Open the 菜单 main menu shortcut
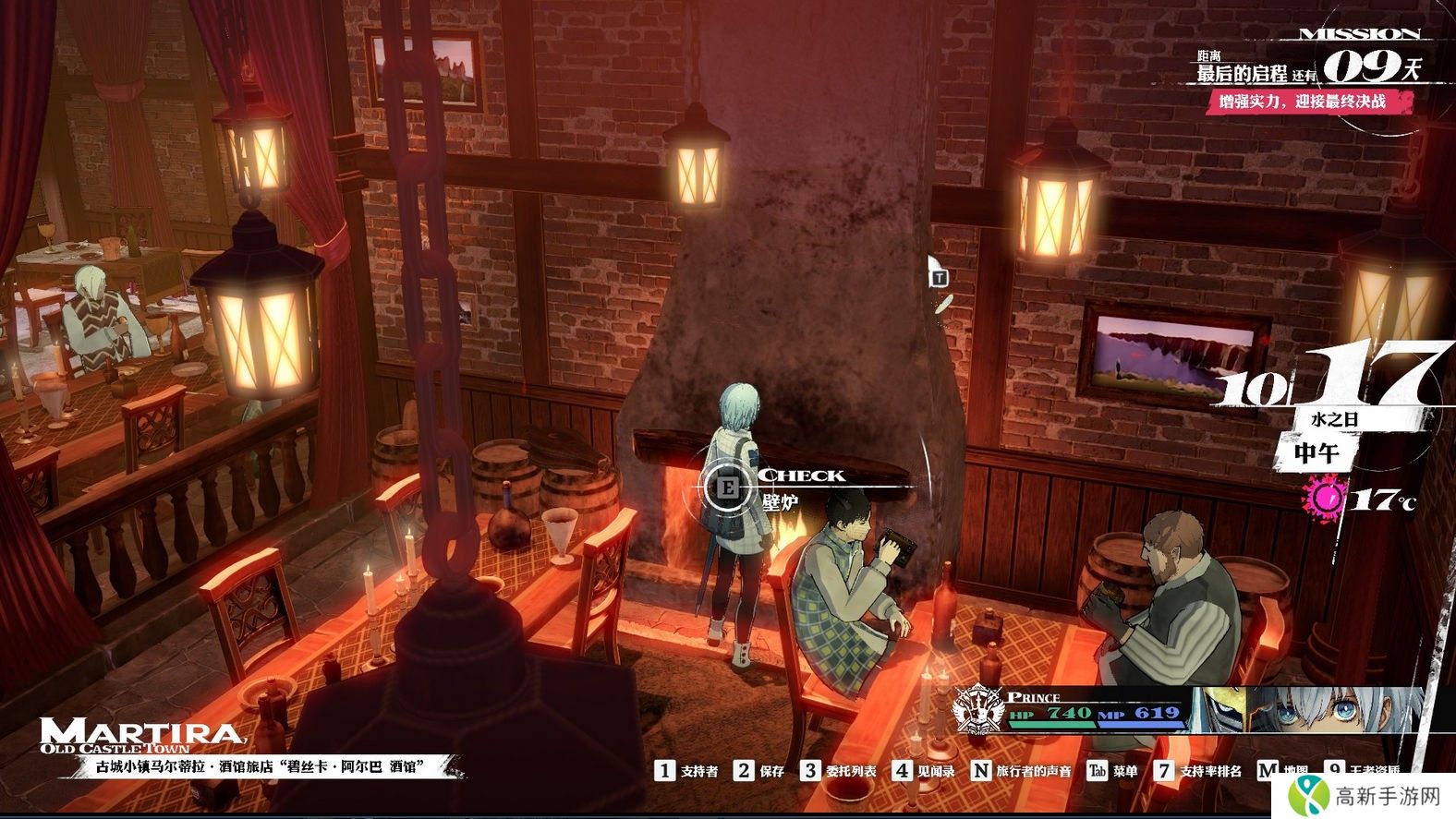The image size is (1456, 819). coord(1112,771)
